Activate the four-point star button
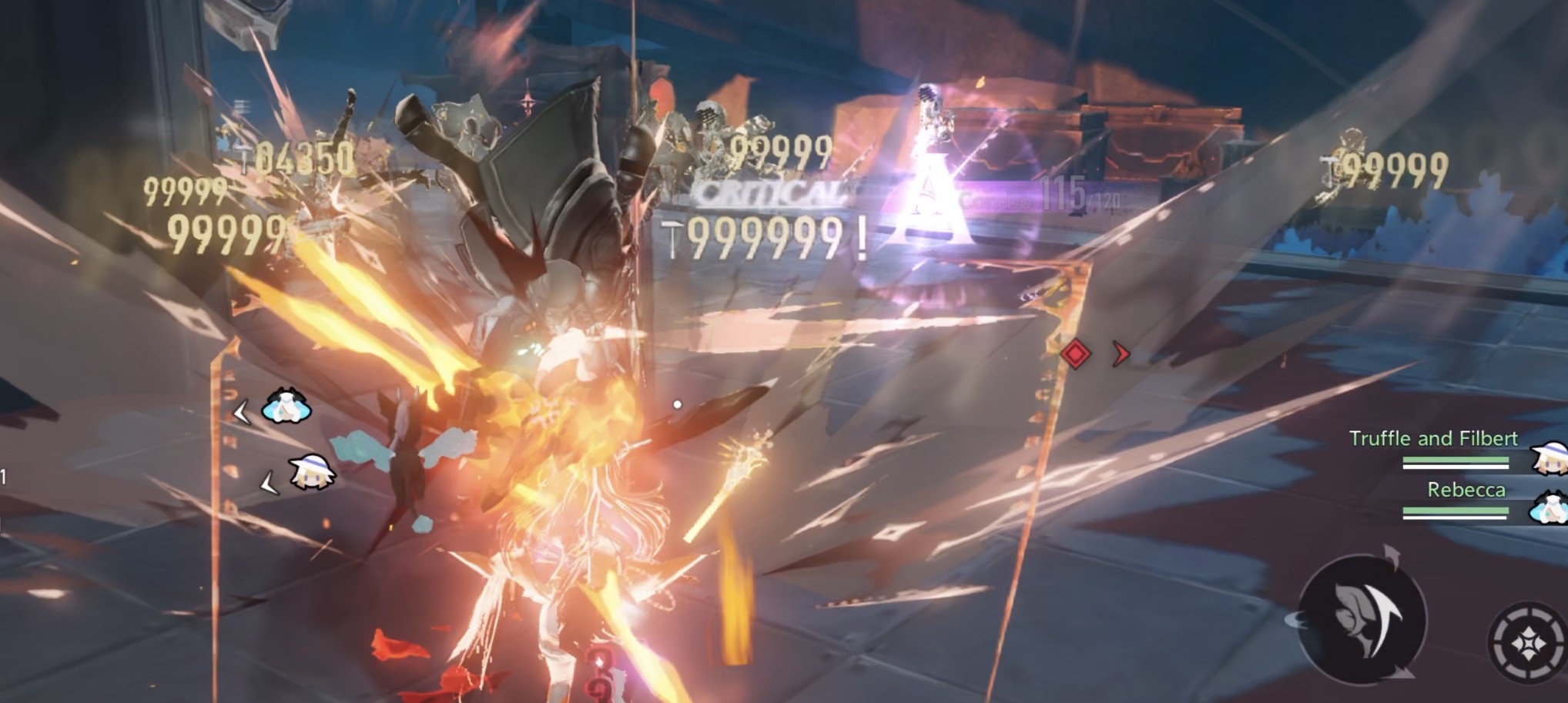 click(x=1529, y=642)
